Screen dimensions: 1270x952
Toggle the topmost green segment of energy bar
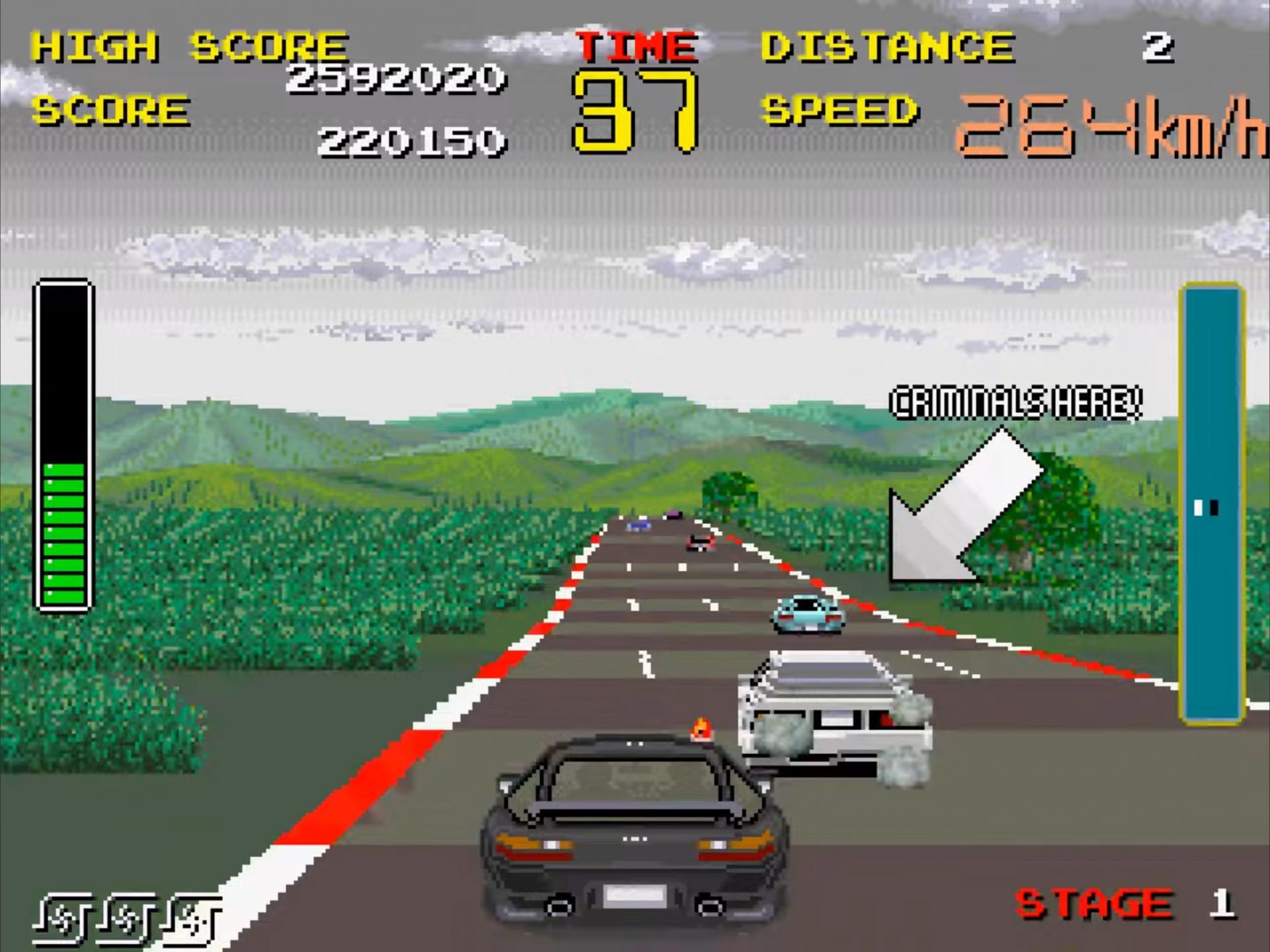[64, 470]
